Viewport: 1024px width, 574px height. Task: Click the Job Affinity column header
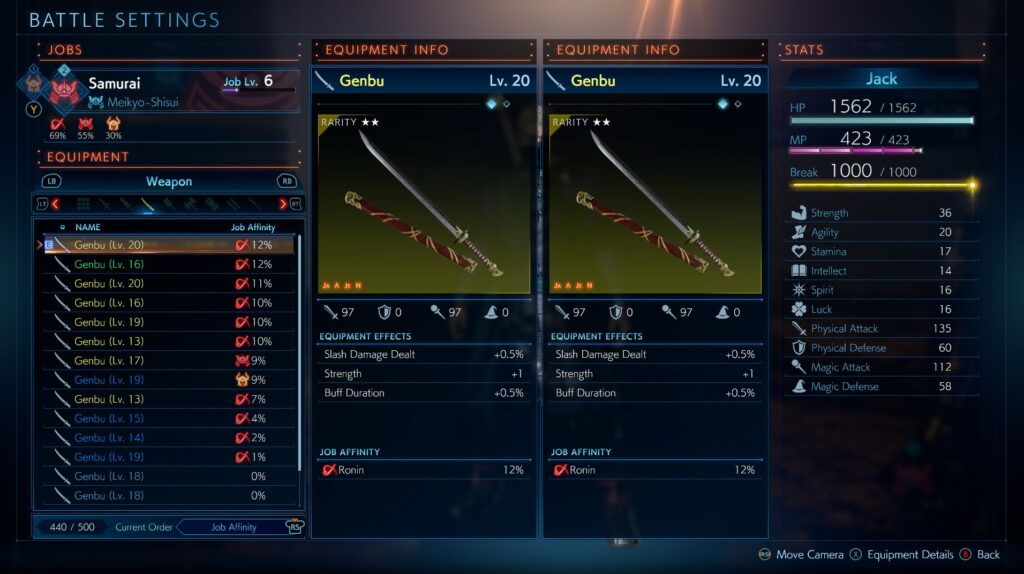click(x=252, y=227)
